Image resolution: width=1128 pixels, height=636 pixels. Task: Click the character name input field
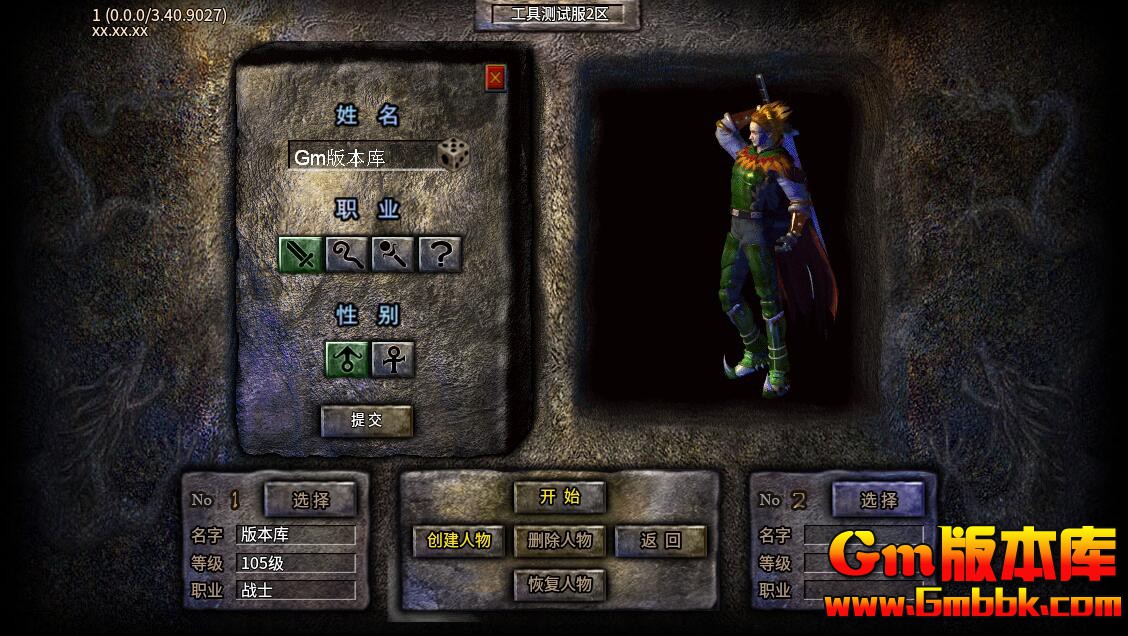click(x=362, y=157)
